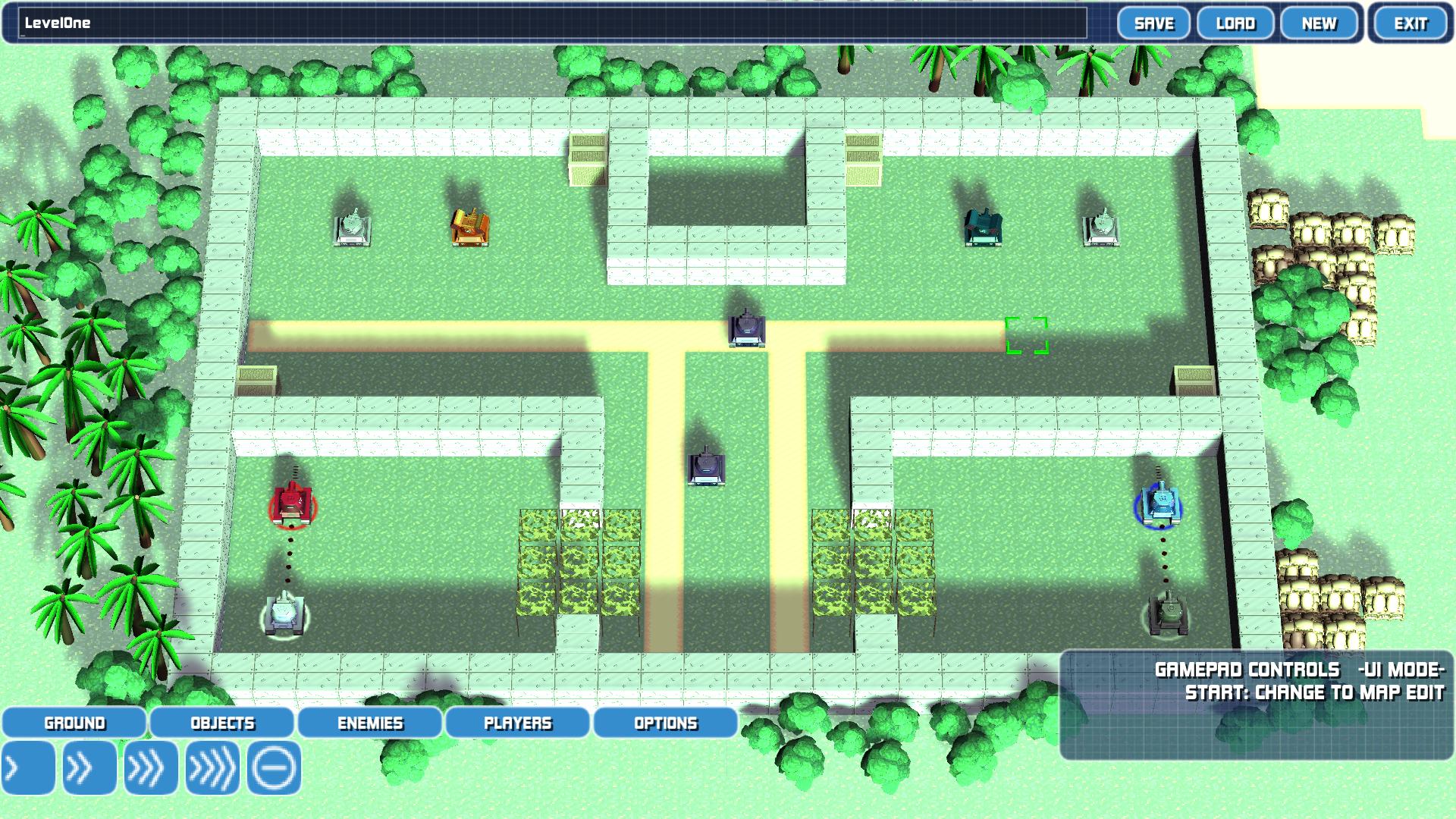Switch to the PLAYERS tab

coord(517,723)
